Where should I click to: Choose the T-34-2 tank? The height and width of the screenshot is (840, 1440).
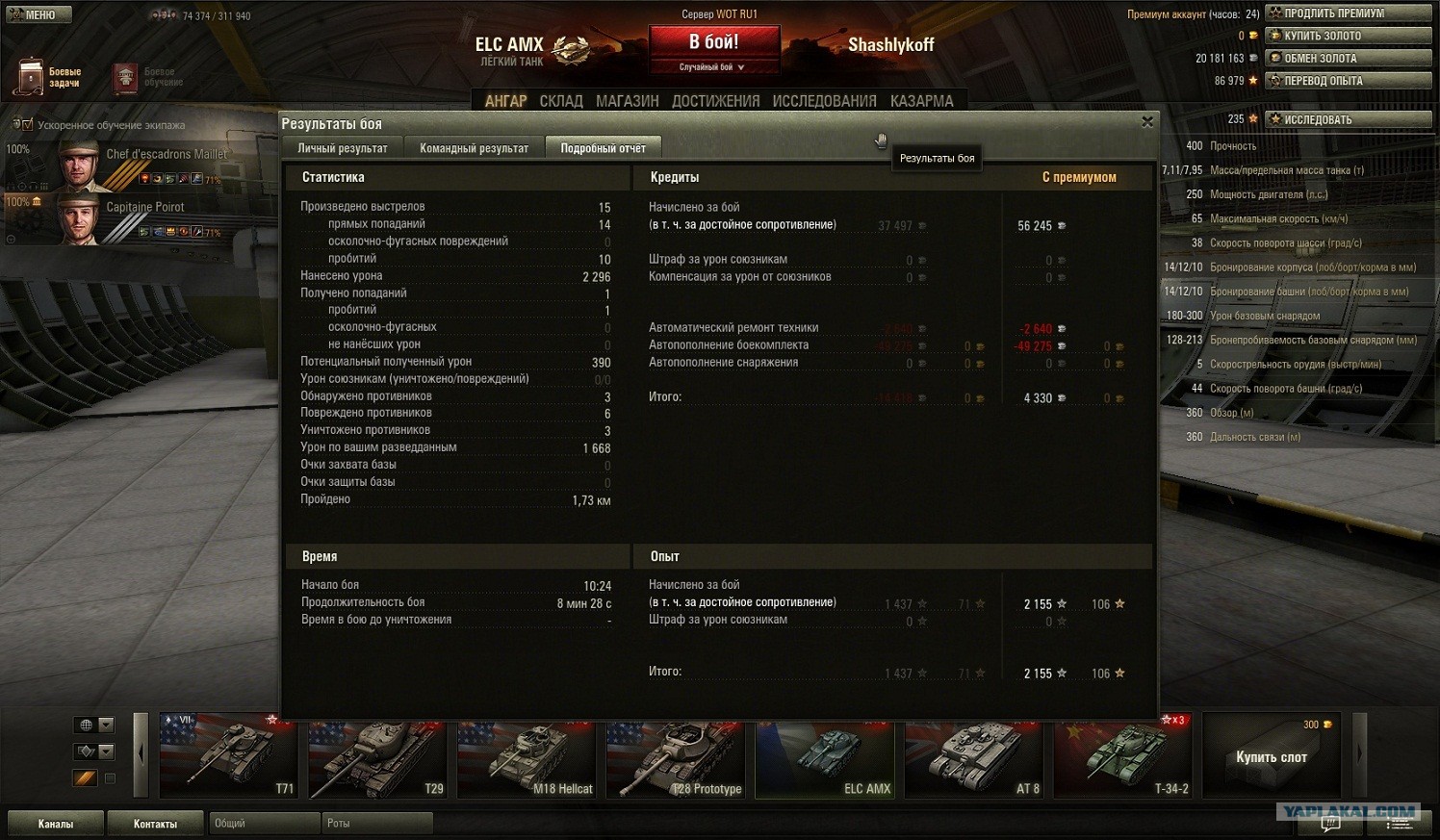pyautogui.click(x=1122, y=756)
